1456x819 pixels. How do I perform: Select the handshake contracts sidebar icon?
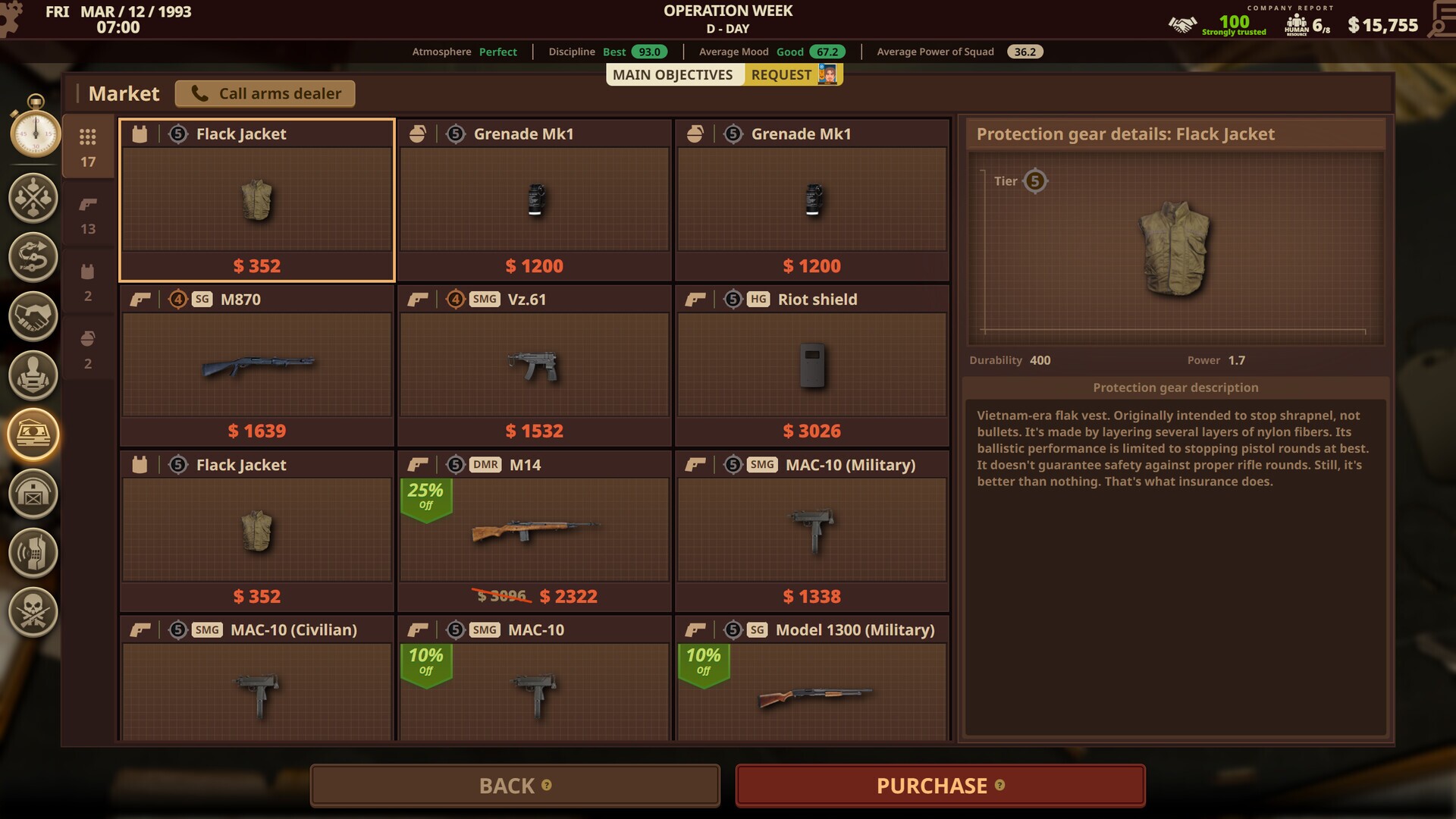33,316
